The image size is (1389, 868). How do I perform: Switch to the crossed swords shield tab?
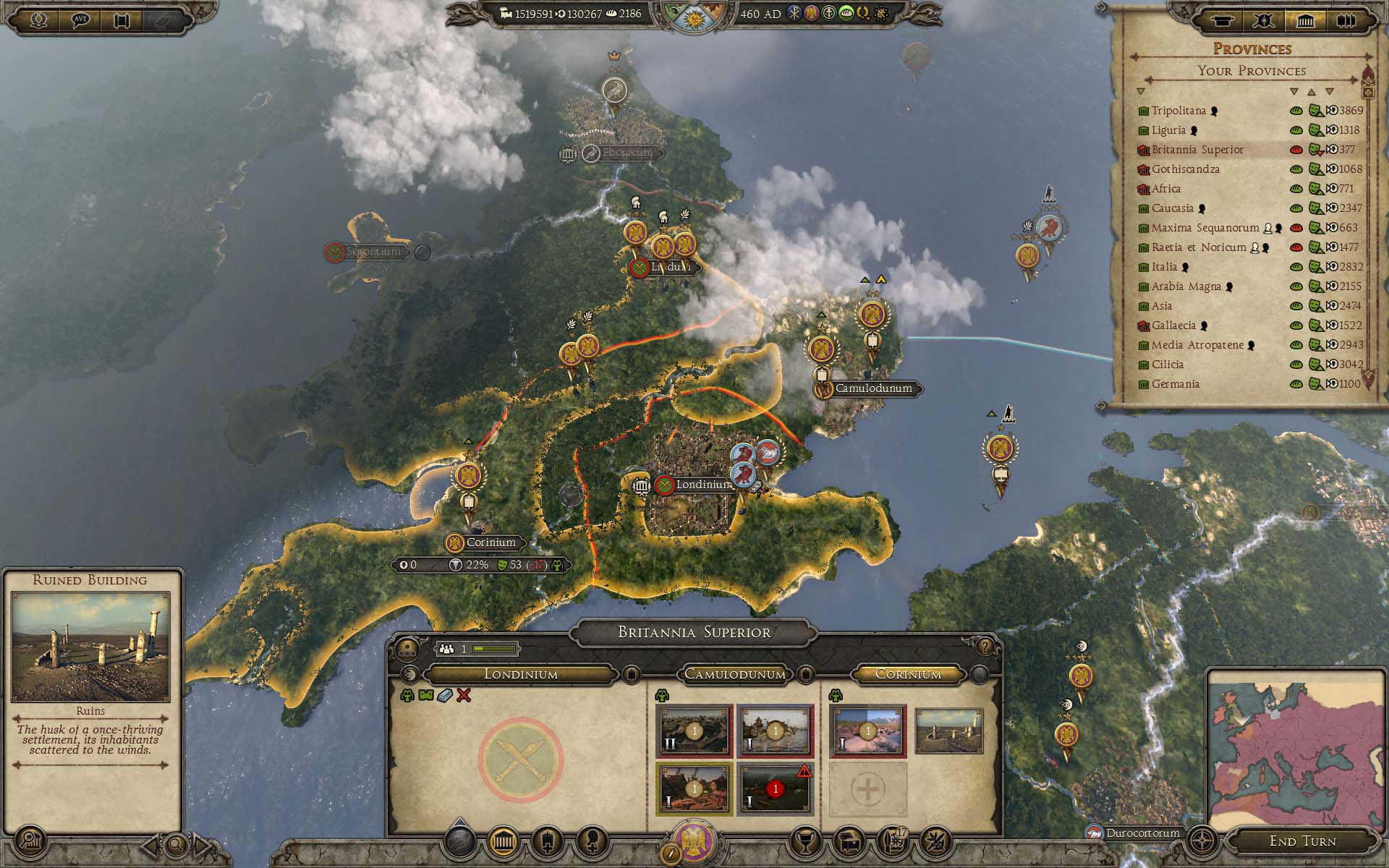click(x=1265, y=21)
